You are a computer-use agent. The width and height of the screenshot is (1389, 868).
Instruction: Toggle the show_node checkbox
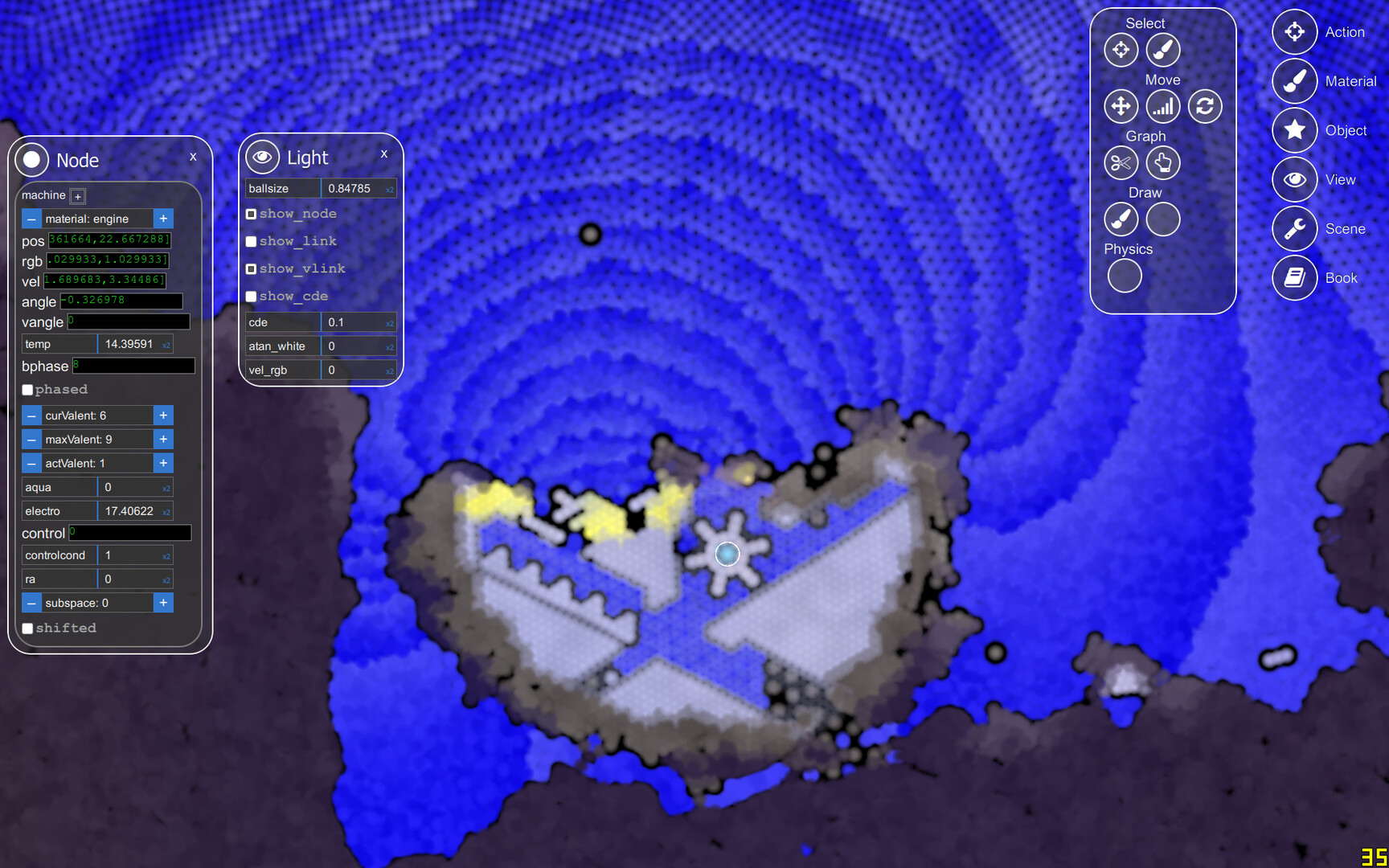[251, 214]
